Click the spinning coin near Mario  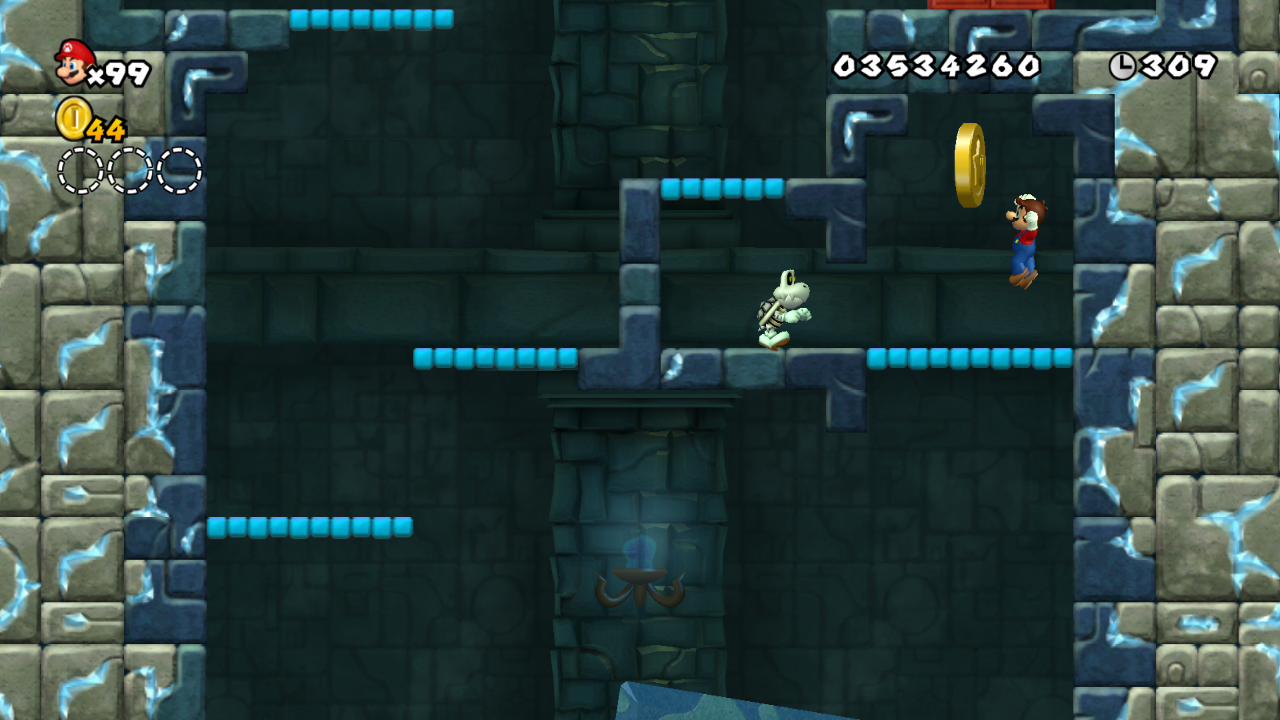click(968, 163)
